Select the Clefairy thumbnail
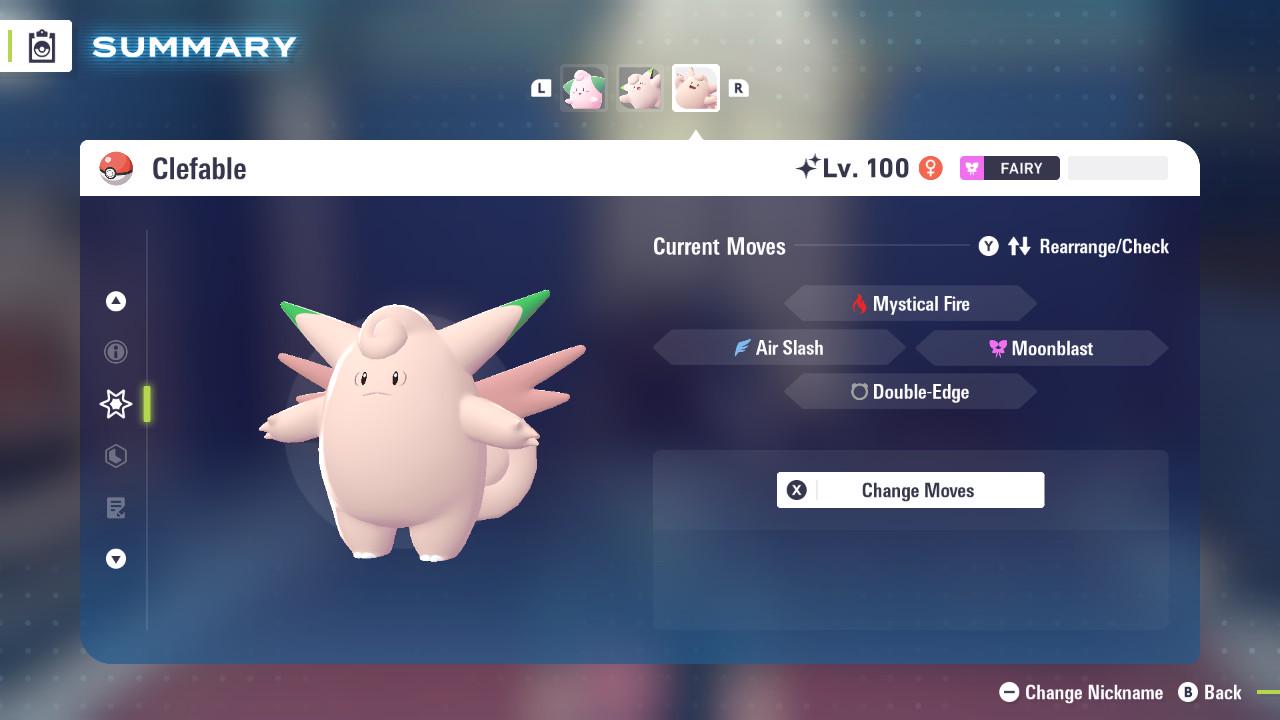The image size is (1280, 720). (640, 88)
